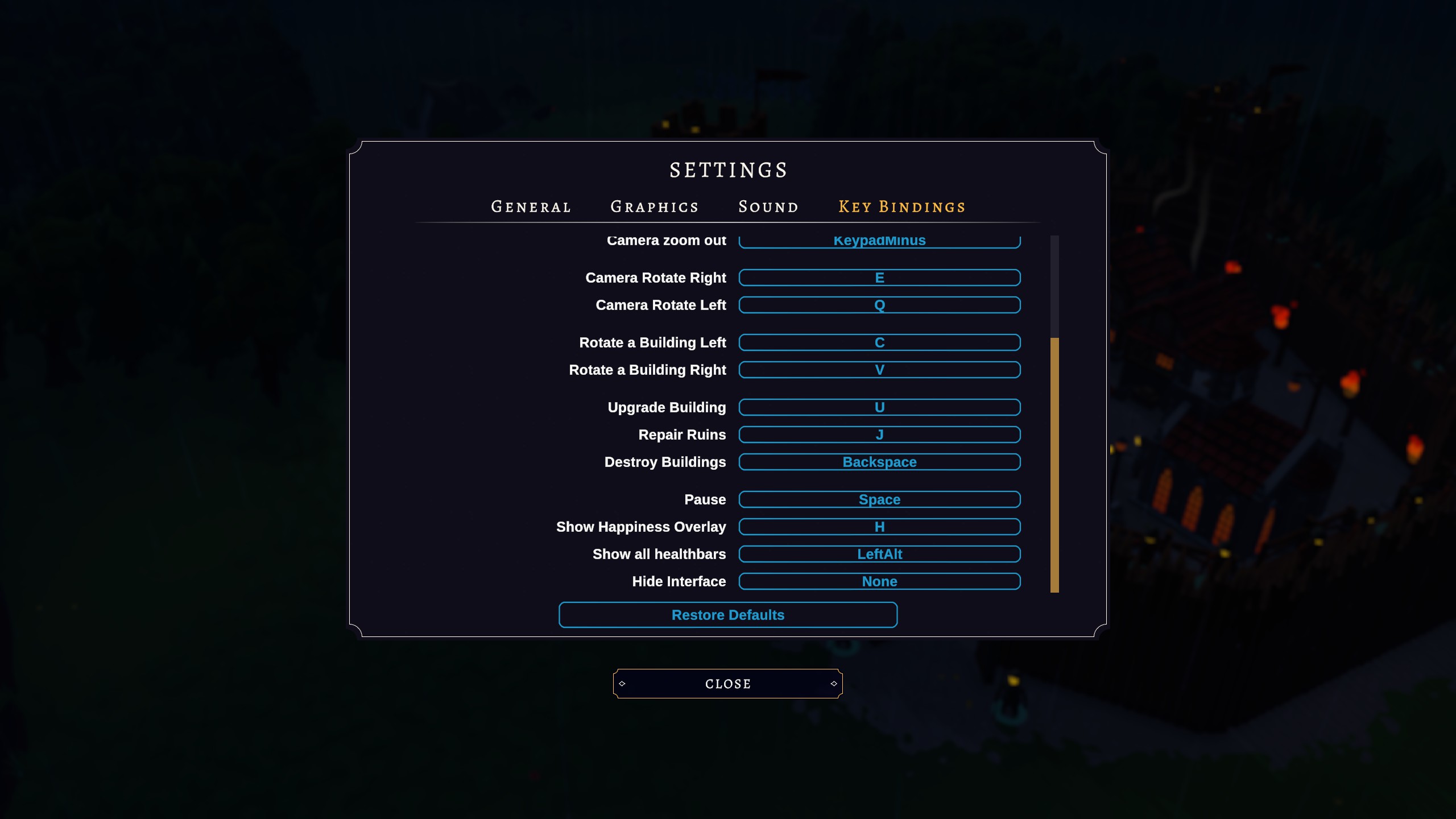
Task: Rebind Destroy Buildings from Backspace
Action: point(879,462)
